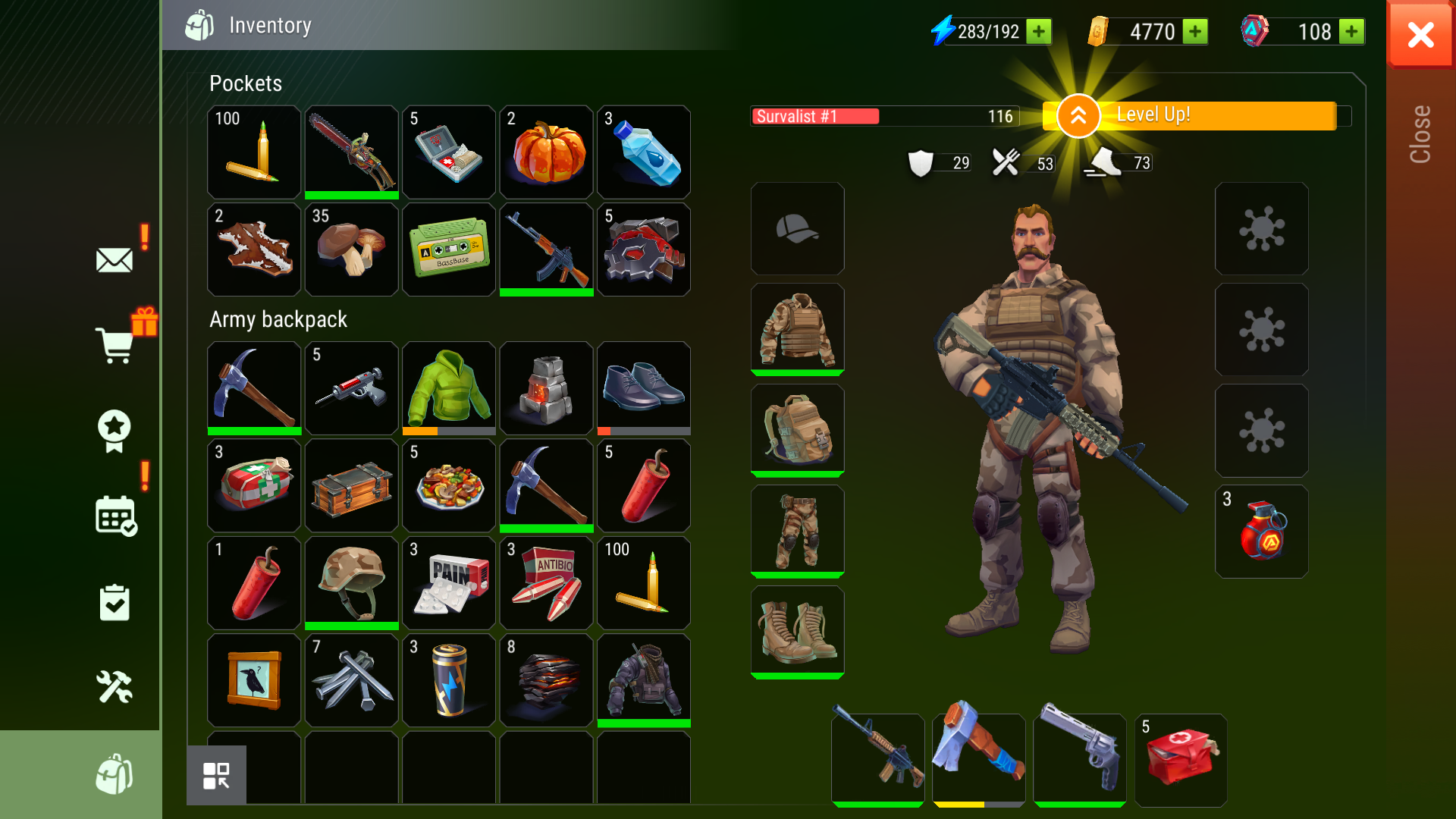Click the shield armor stat icon
The image size is (1456, 819).
(920, 162)
